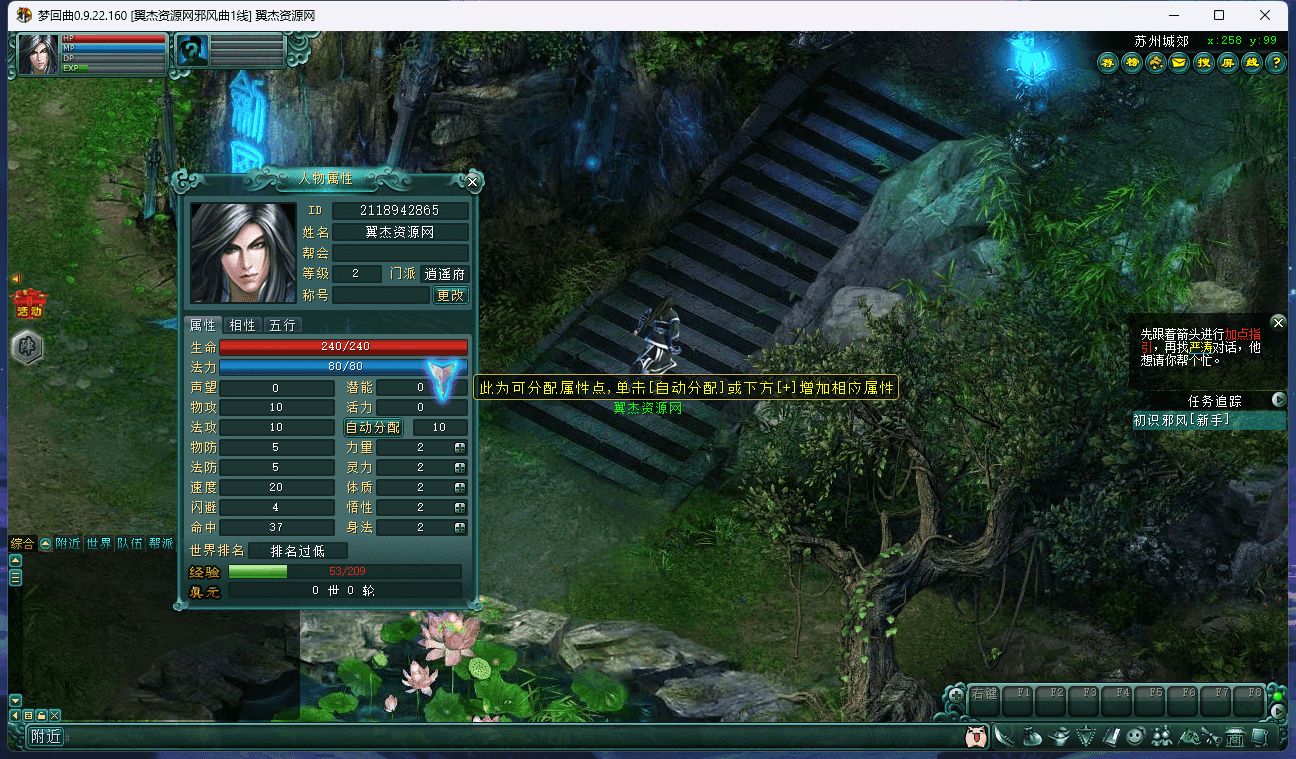The height and width of the screenshot is (759, 1296).
Task: Click the 更改 title change button
Action: 450,295
